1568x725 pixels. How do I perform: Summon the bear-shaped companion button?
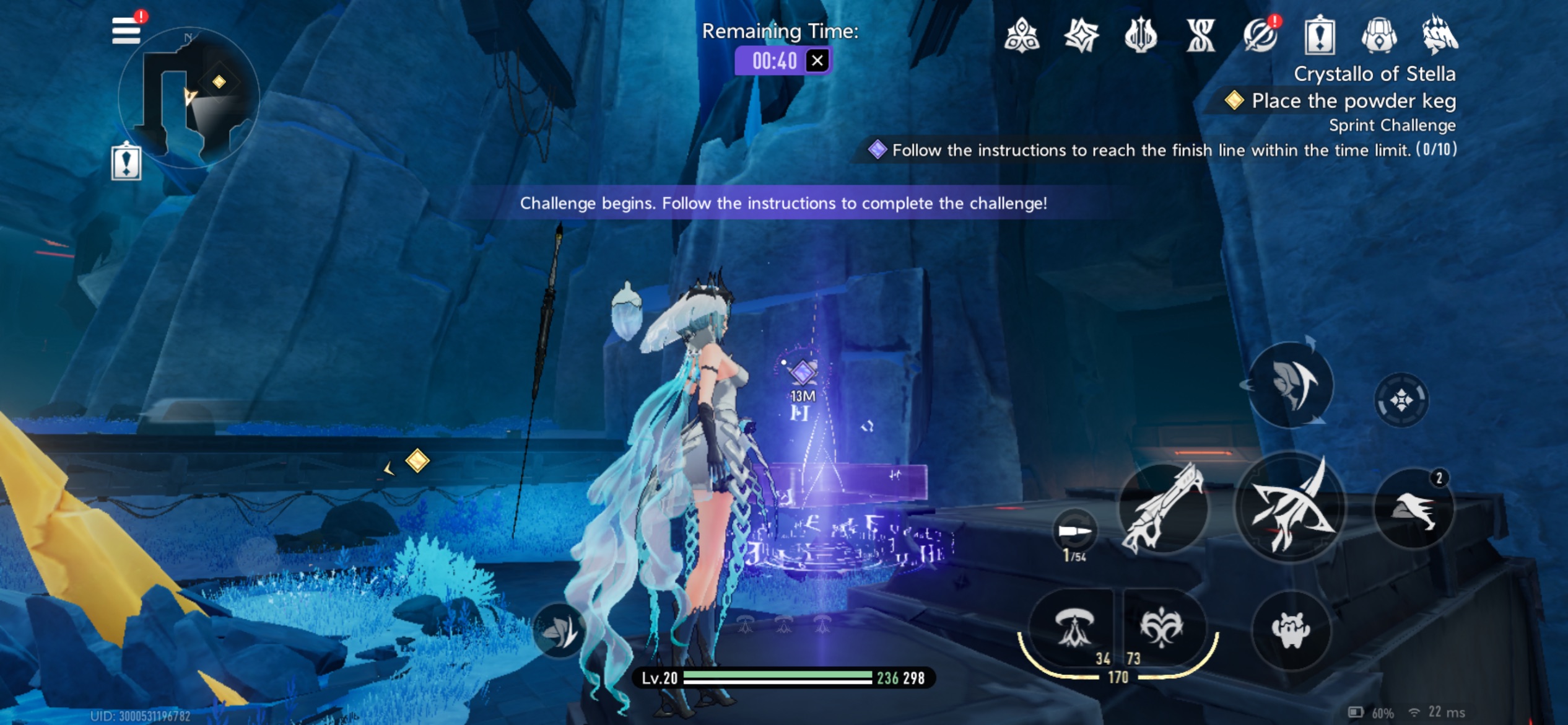coord(1291,630)
